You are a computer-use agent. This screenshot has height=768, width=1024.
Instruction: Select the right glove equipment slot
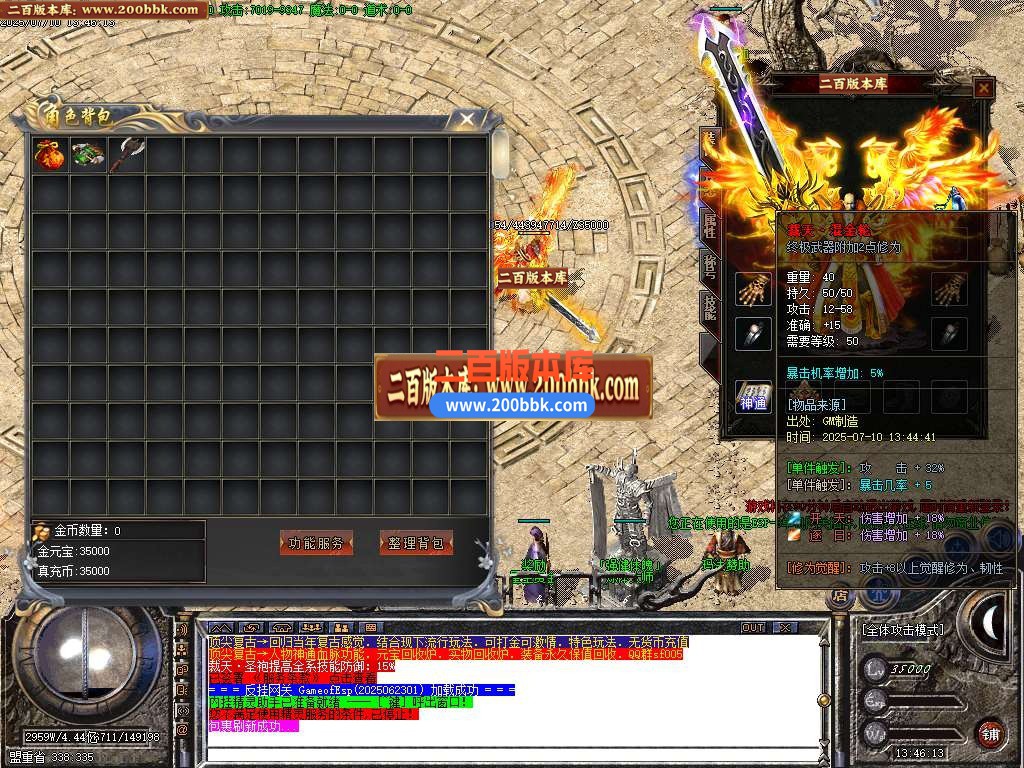(949, 289)
